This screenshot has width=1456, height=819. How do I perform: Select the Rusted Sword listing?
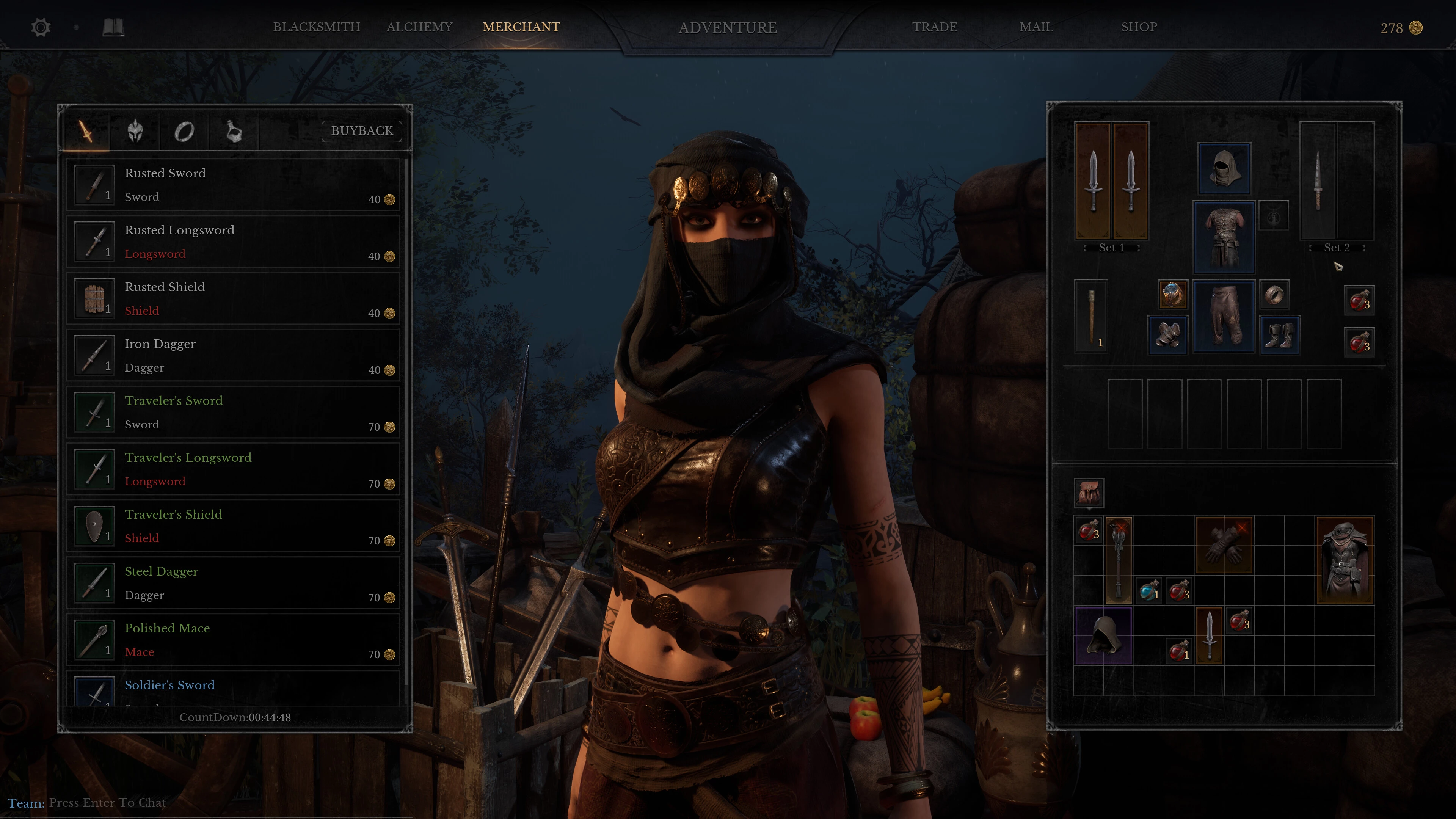pyautogui.click(x=234, y=185)
